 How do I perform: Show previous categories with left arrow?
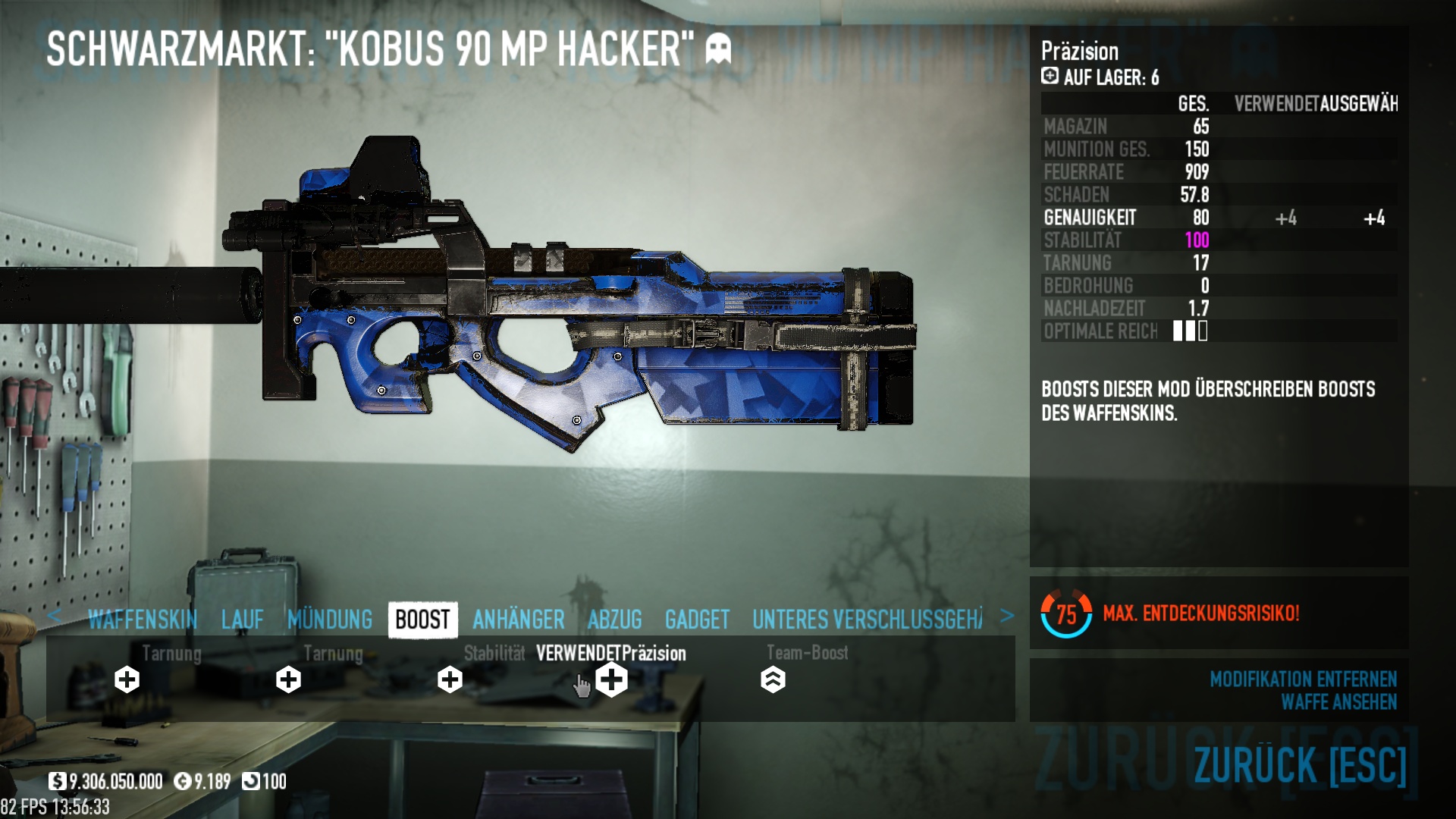[x=54, y=616]
